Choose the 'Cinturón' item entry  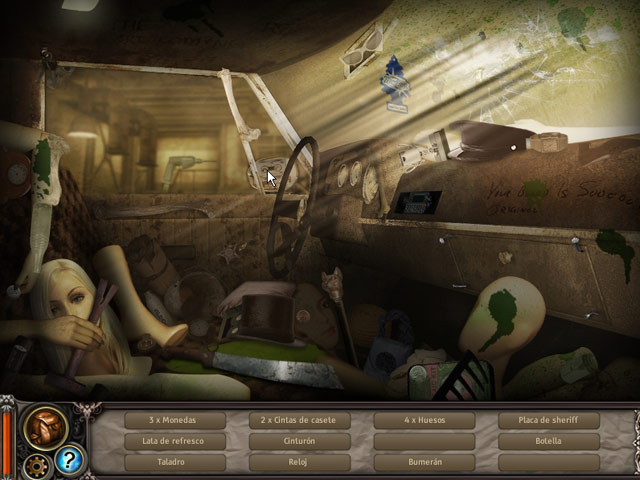[x=299, y=441]
